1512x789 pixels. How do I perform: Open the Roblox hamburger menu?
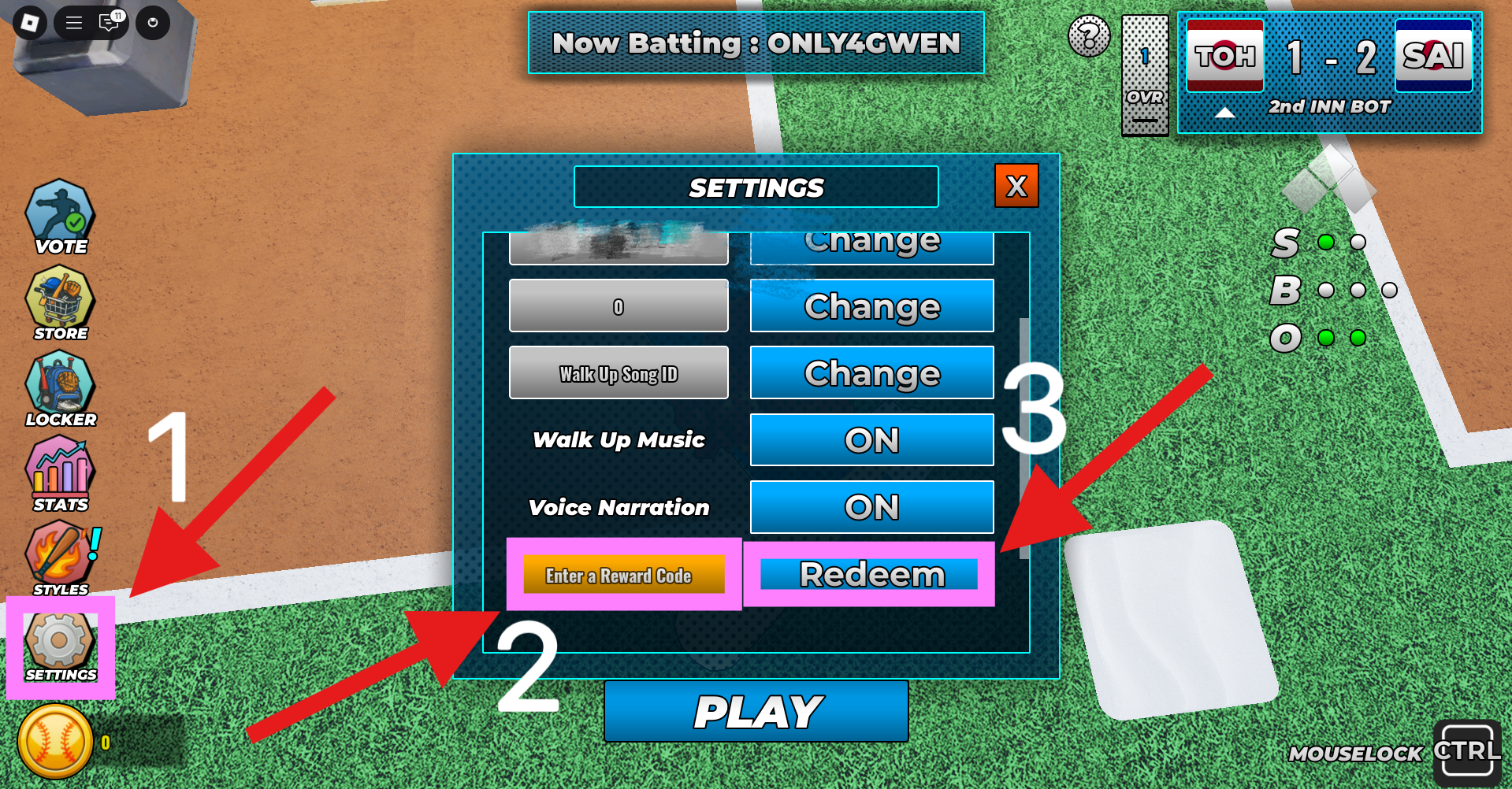click(x=72, y=22)
